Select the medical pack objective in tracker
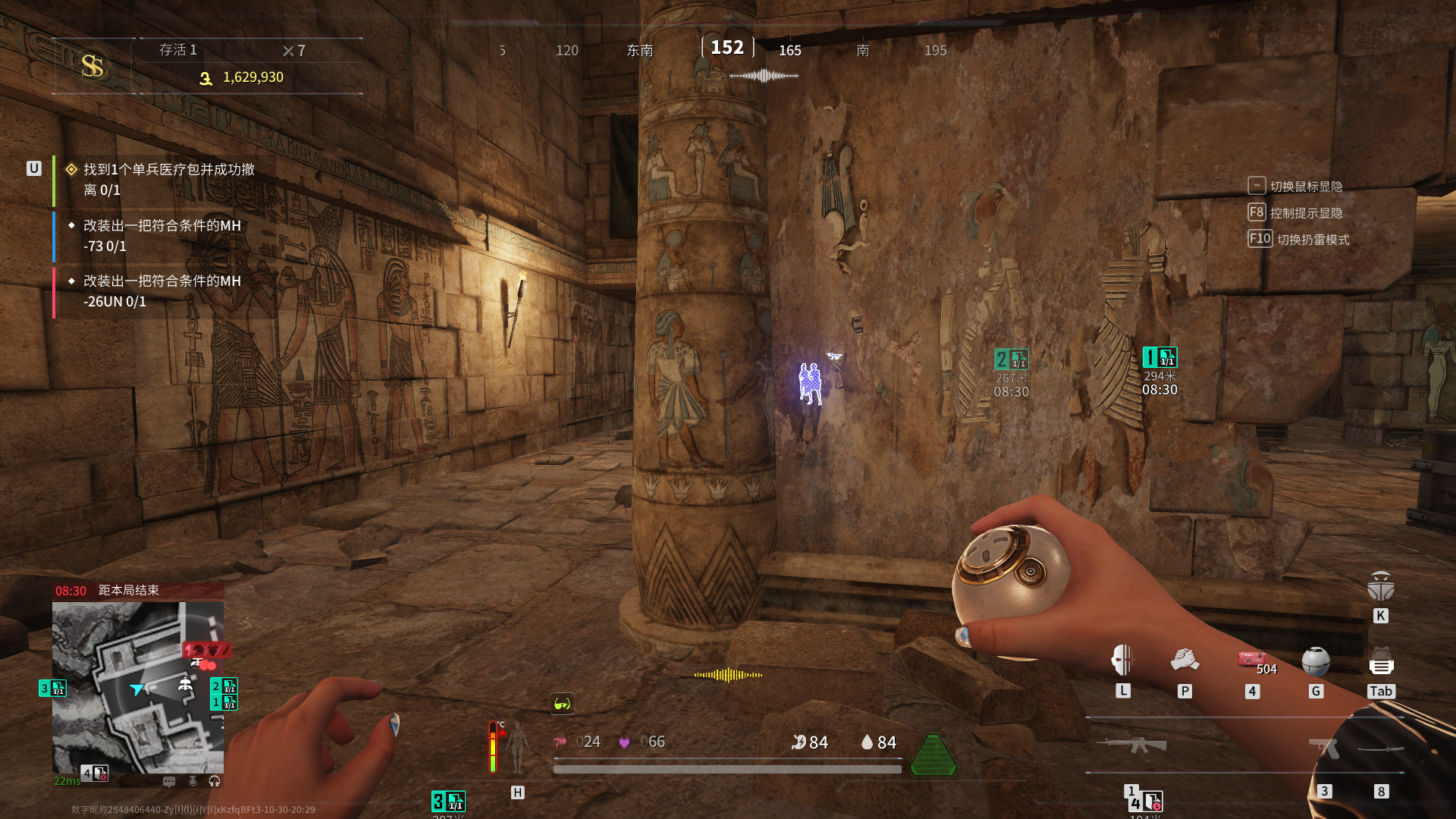 click(168, 180)
